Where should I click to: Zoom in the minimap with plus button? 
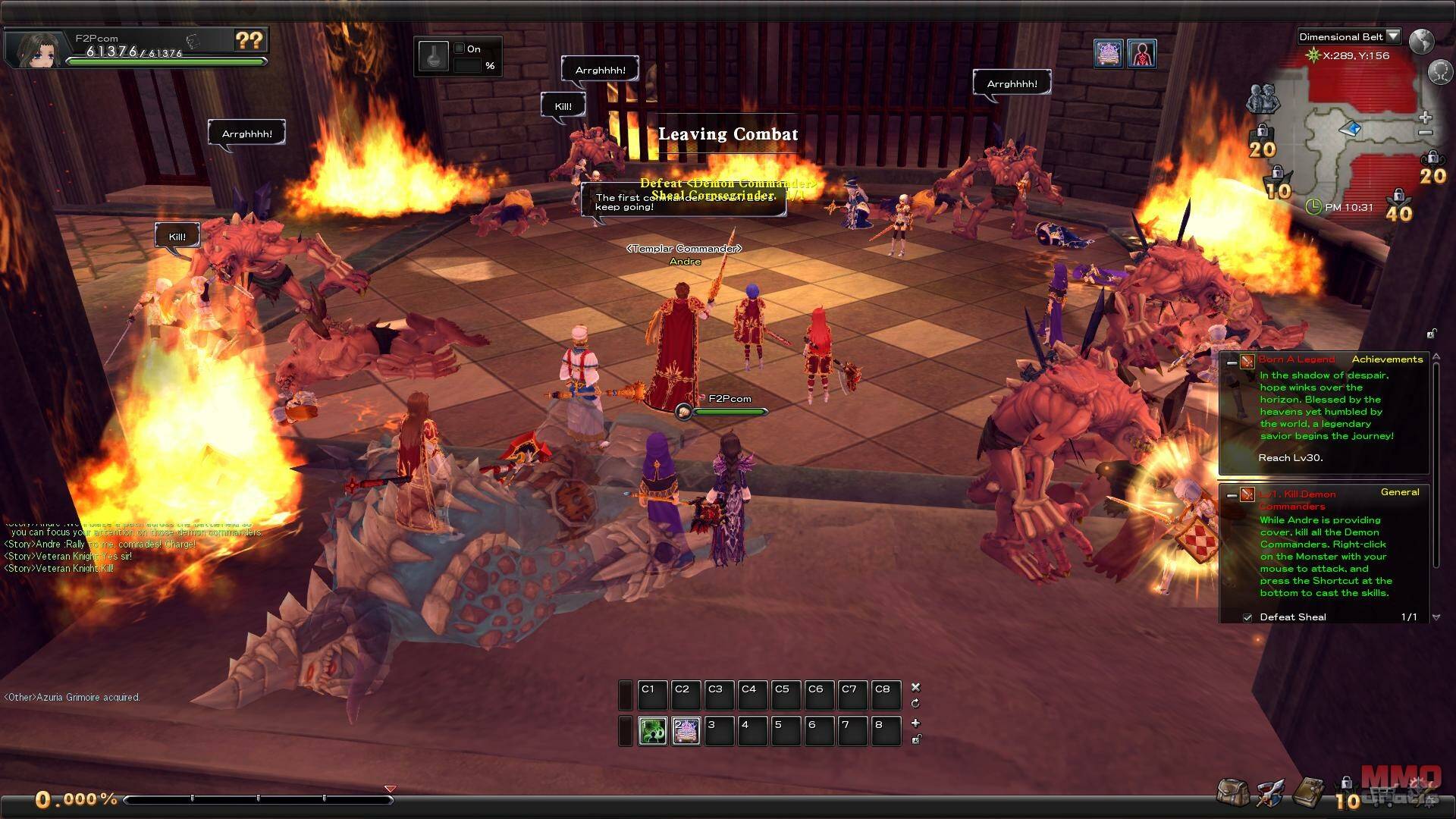coord(1426,118)
